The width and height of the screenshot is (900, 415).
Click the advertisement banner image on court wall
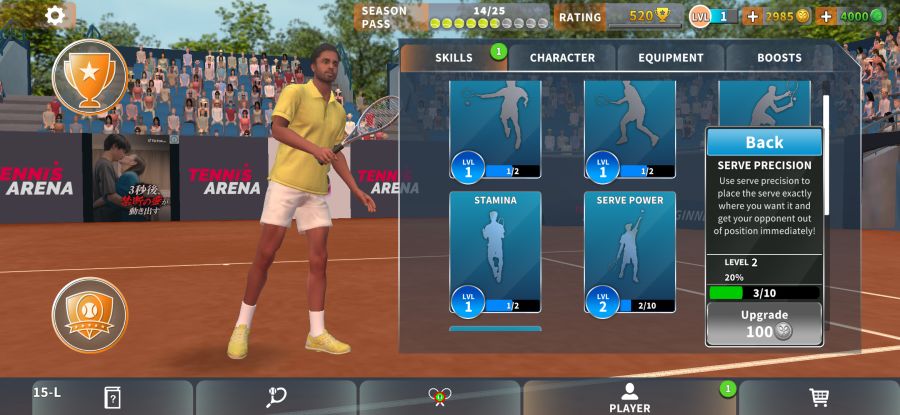pyautogui.click(x=131, y=177)
